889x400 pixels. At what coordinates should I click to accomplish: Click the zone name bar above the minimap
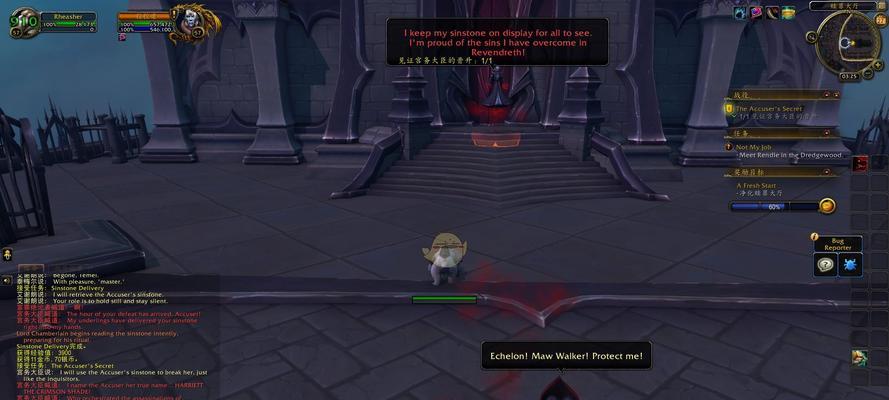[x=851, y=5]
